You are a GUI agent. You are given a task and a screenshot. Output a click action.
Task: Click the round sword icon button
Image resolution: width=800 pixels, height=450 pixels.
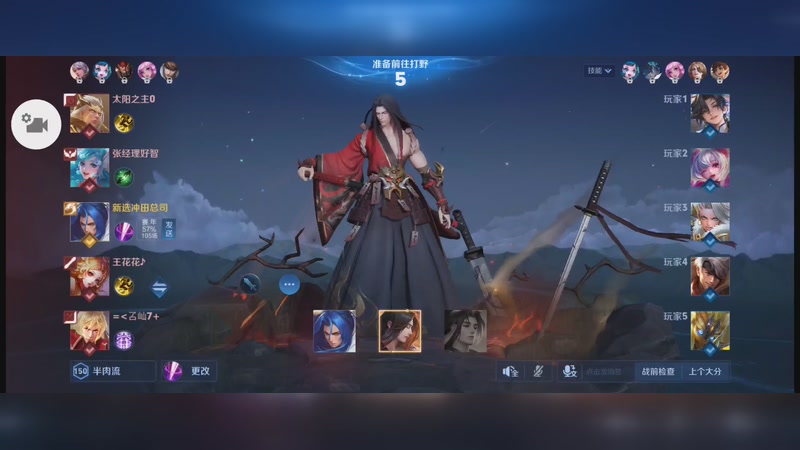click(x=250, y=284)
